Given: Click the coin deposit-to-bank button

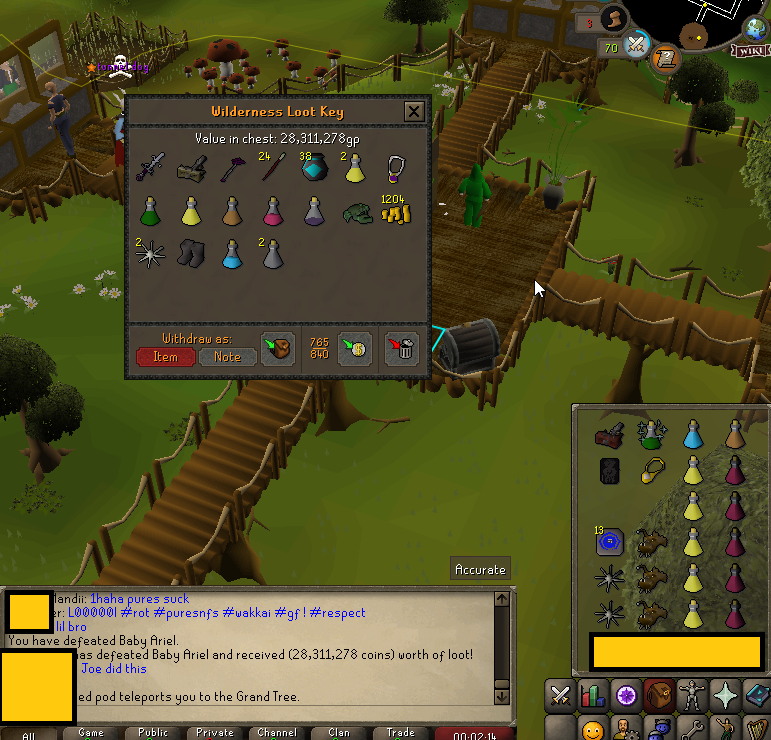Looking at the screenshot, I should pyautogui.click(x=354, y=348).
